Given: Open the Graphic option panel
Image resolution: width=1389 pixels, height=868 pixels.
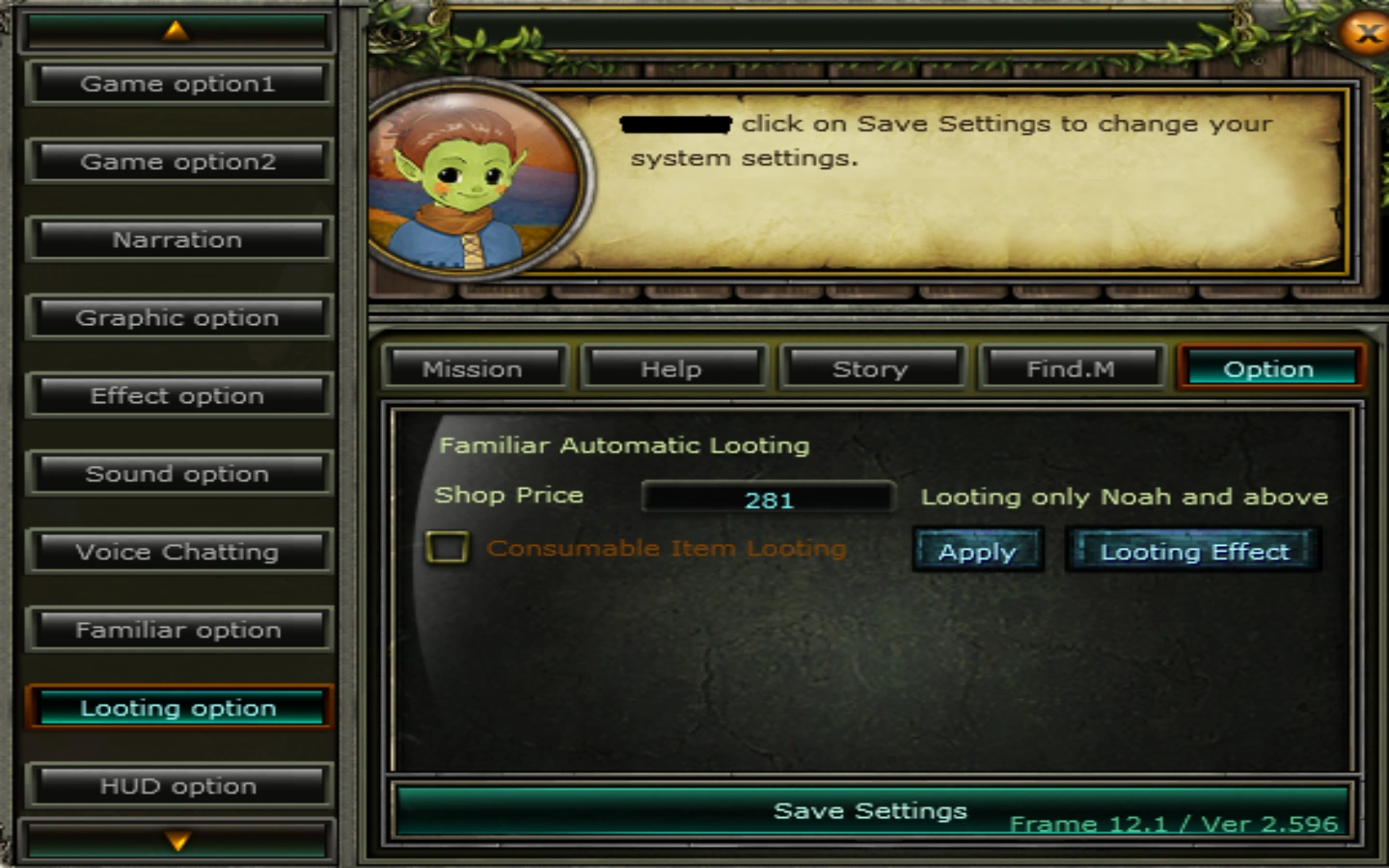Looking at the screenshot, I should point(179,317).
